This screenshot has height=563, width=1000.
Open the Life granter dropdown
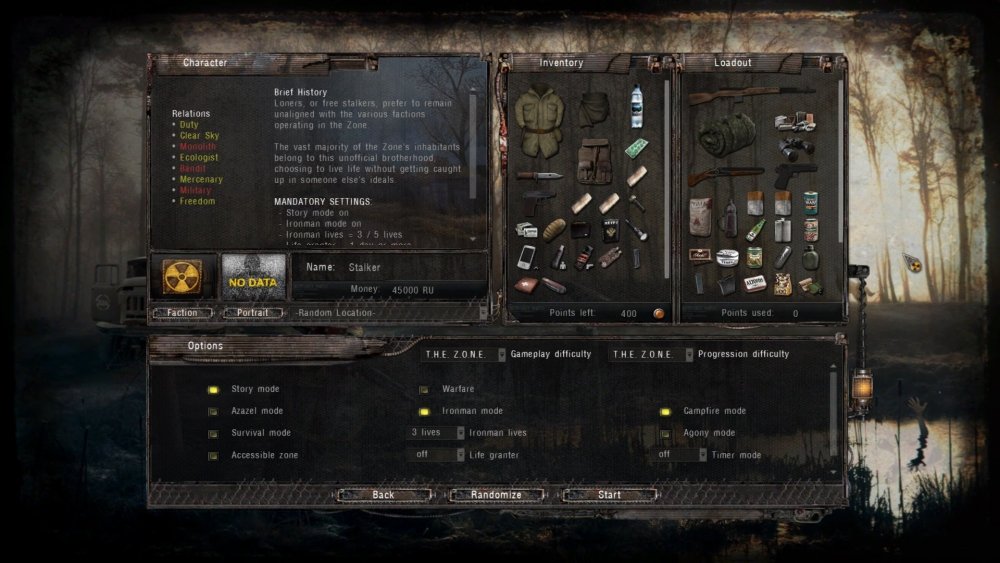pos(437,455)
